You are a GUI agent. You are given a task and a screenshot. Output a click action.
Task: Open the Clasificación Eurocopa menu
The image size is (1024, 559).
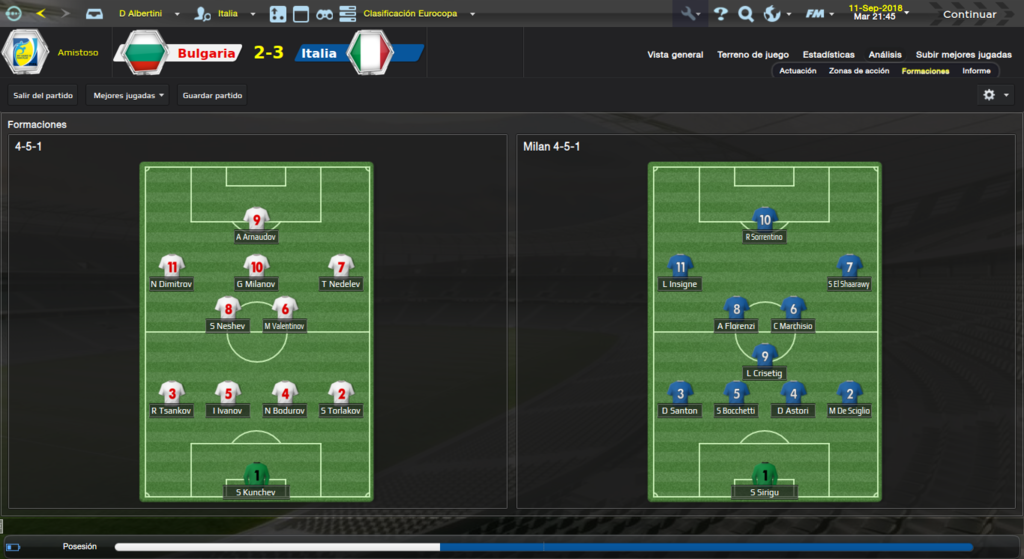click(418, 14)
